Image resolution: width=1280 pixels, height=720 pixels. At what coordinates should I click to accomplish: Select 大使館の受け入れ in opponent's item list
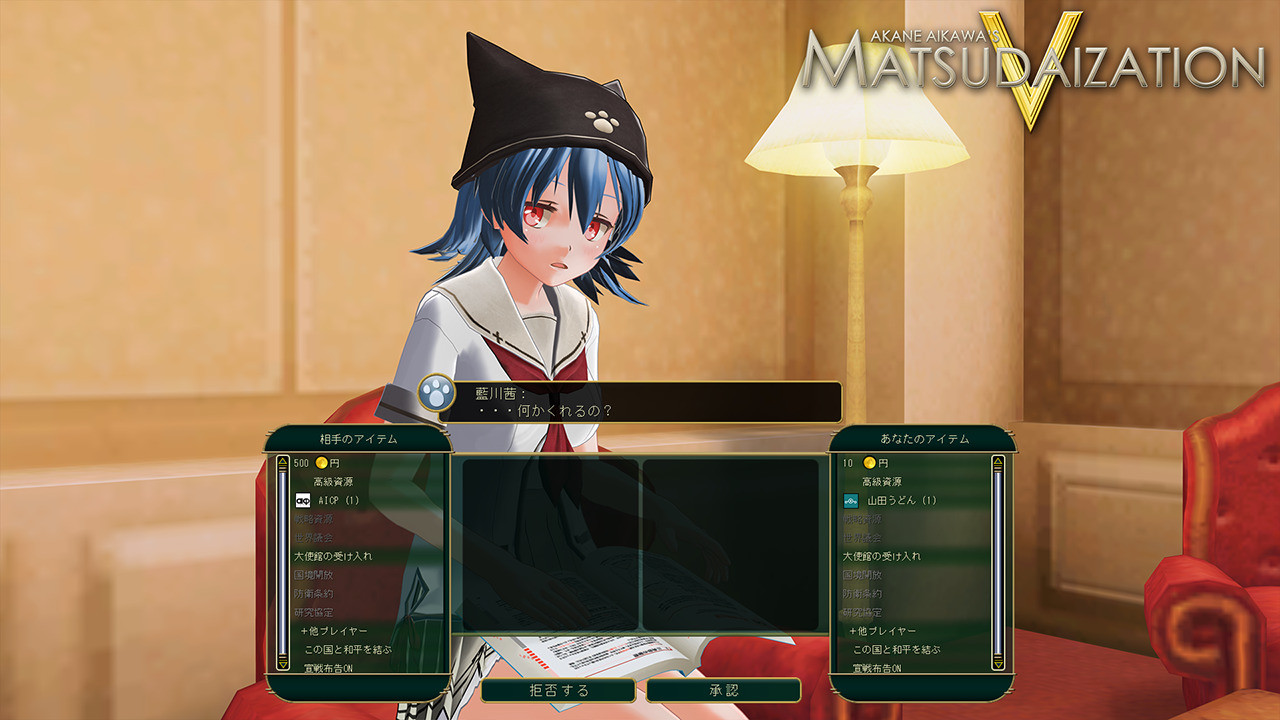tap(333, 556)
